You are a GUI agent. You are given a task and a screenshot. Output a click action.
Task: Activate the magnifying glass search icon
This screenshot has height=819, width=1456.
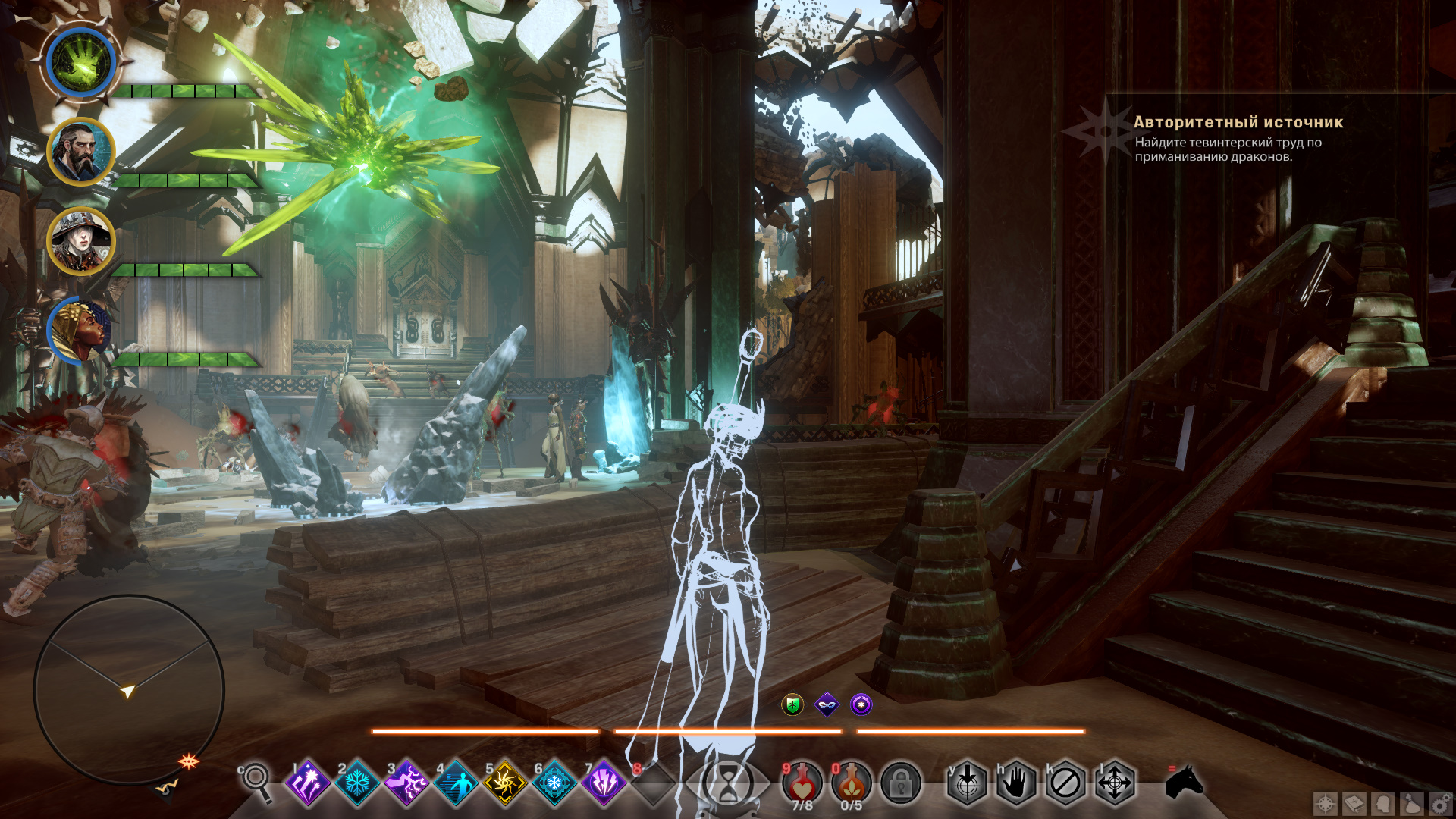tap(256, 781)
